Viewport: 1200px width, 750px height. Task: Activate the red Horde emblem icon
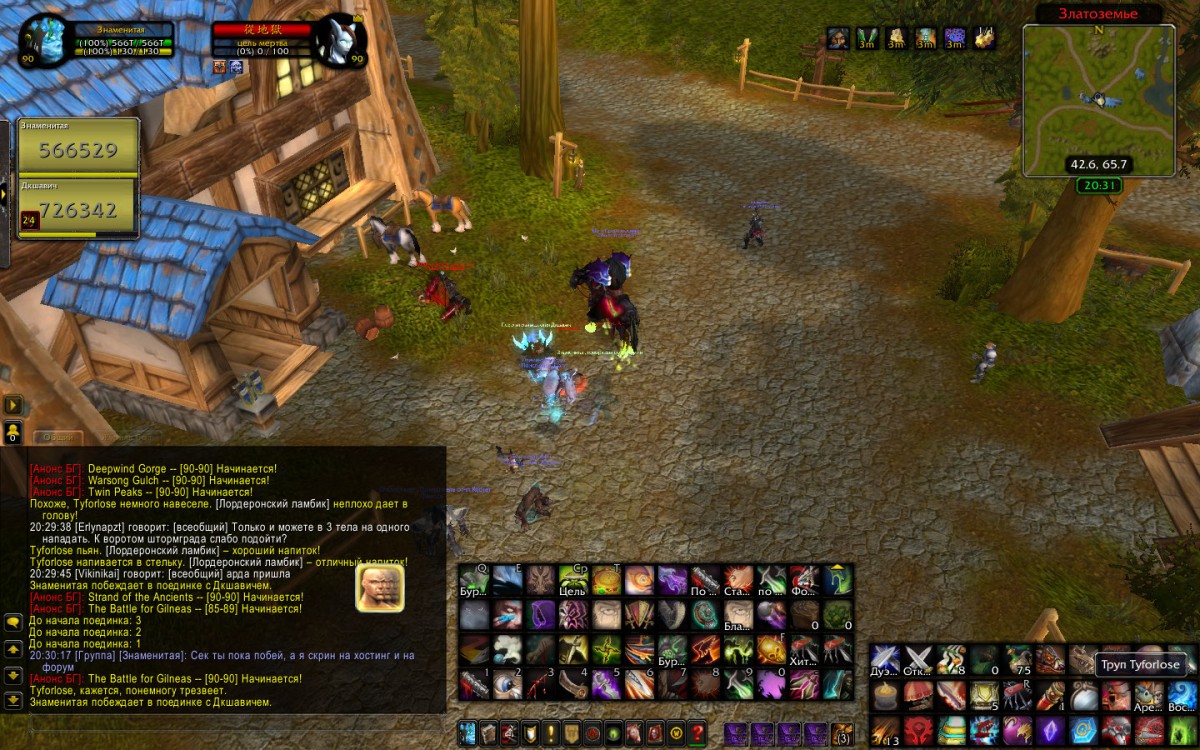[x=918, y=728]
